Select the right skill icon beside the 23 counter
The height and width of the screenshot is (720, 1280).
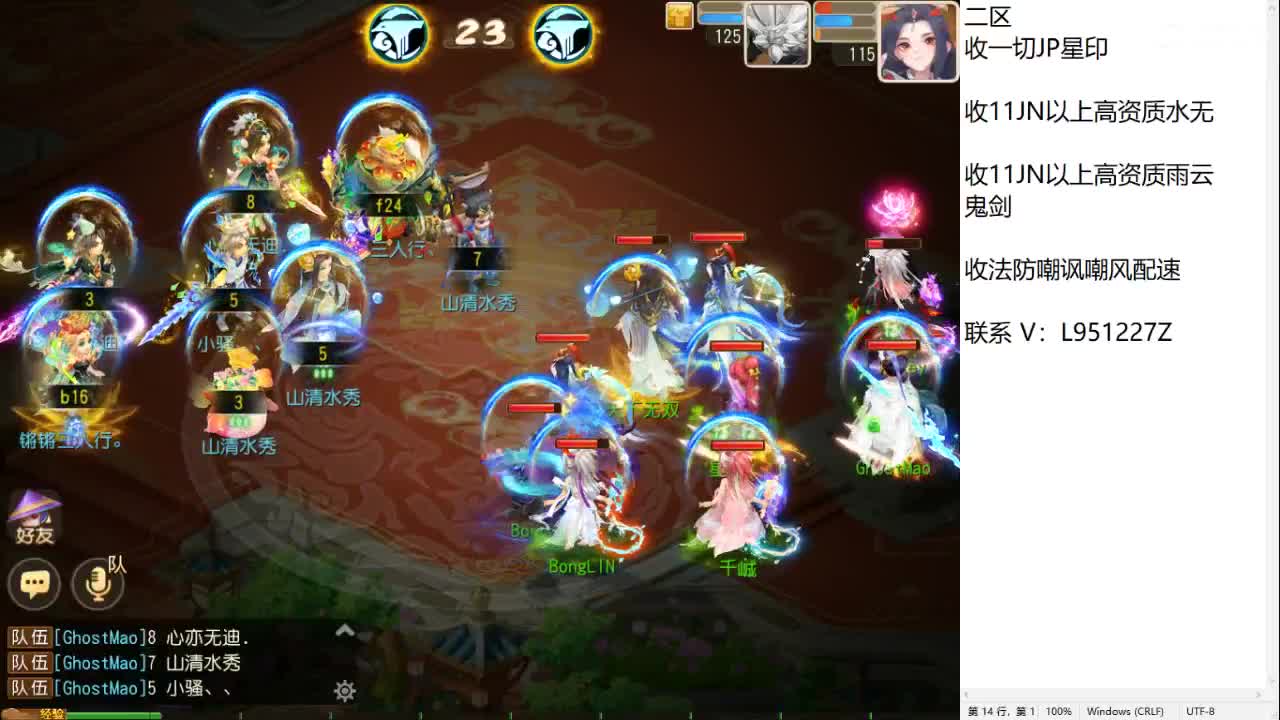562,33
